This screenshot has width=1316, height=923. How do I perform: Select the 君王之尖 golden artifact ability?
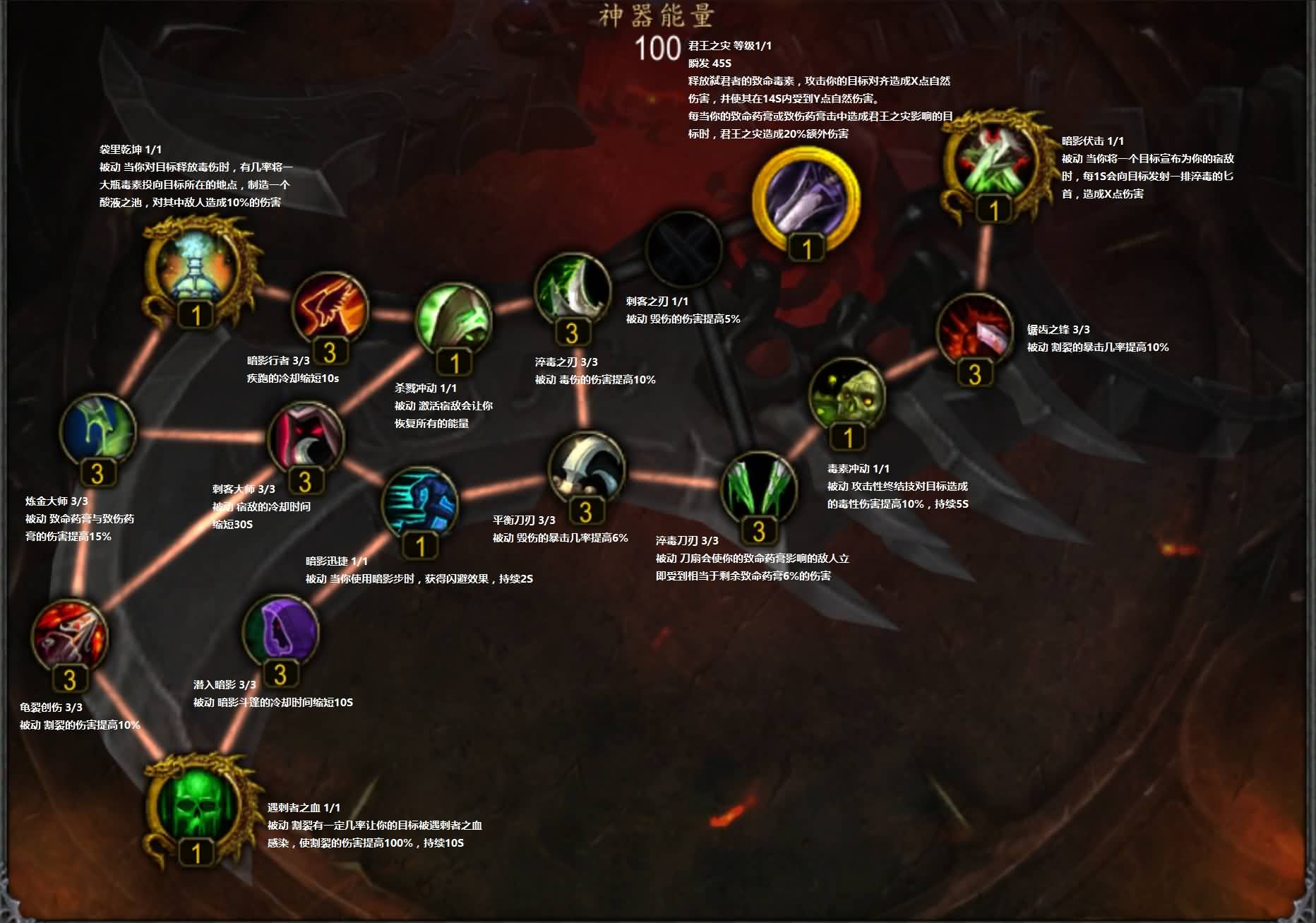coord(806,196)
